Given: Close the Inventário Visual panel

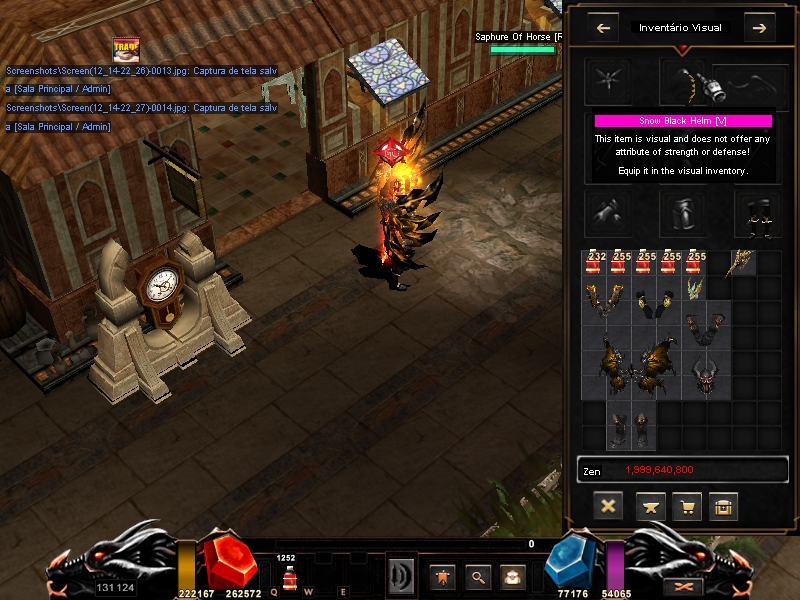Looking at the screenshot, I should tap(607, 506).
